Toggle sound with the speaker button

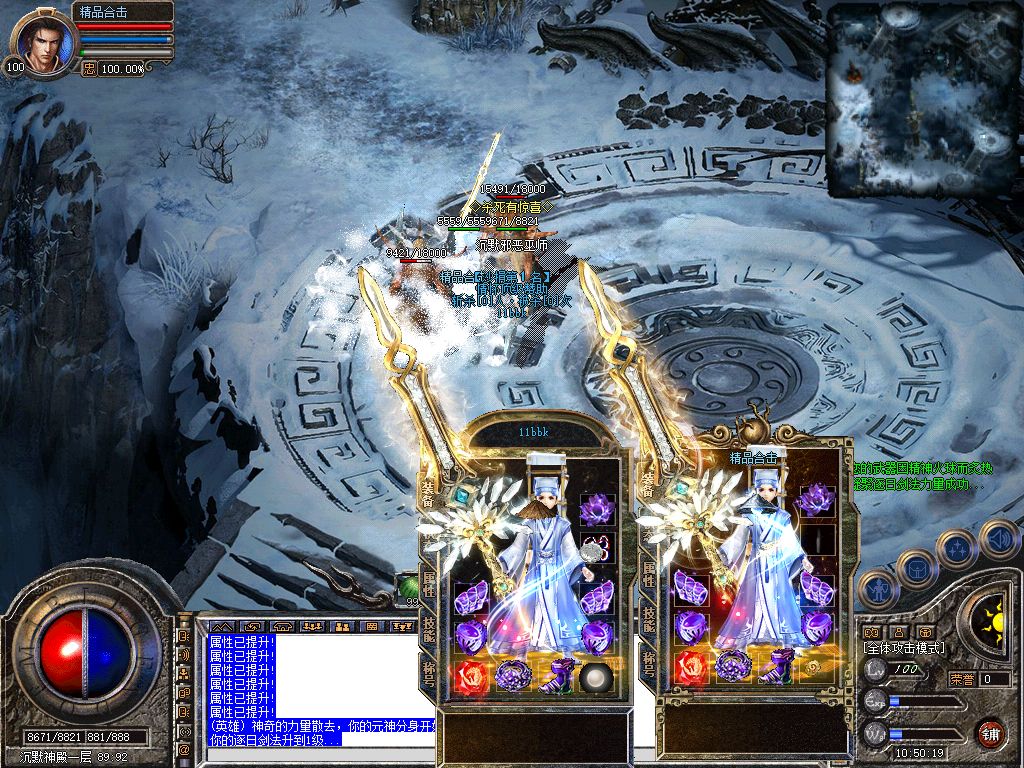999,538
